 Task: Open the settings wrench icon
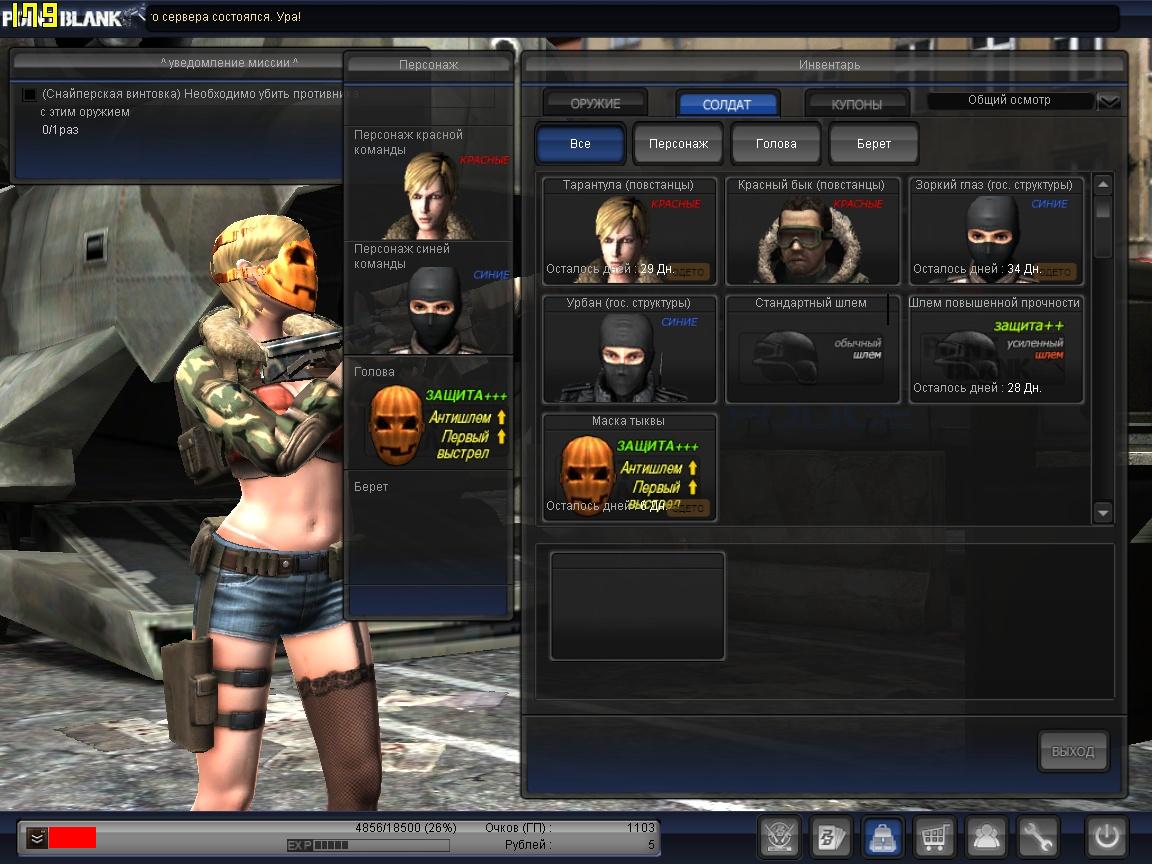1038,836
